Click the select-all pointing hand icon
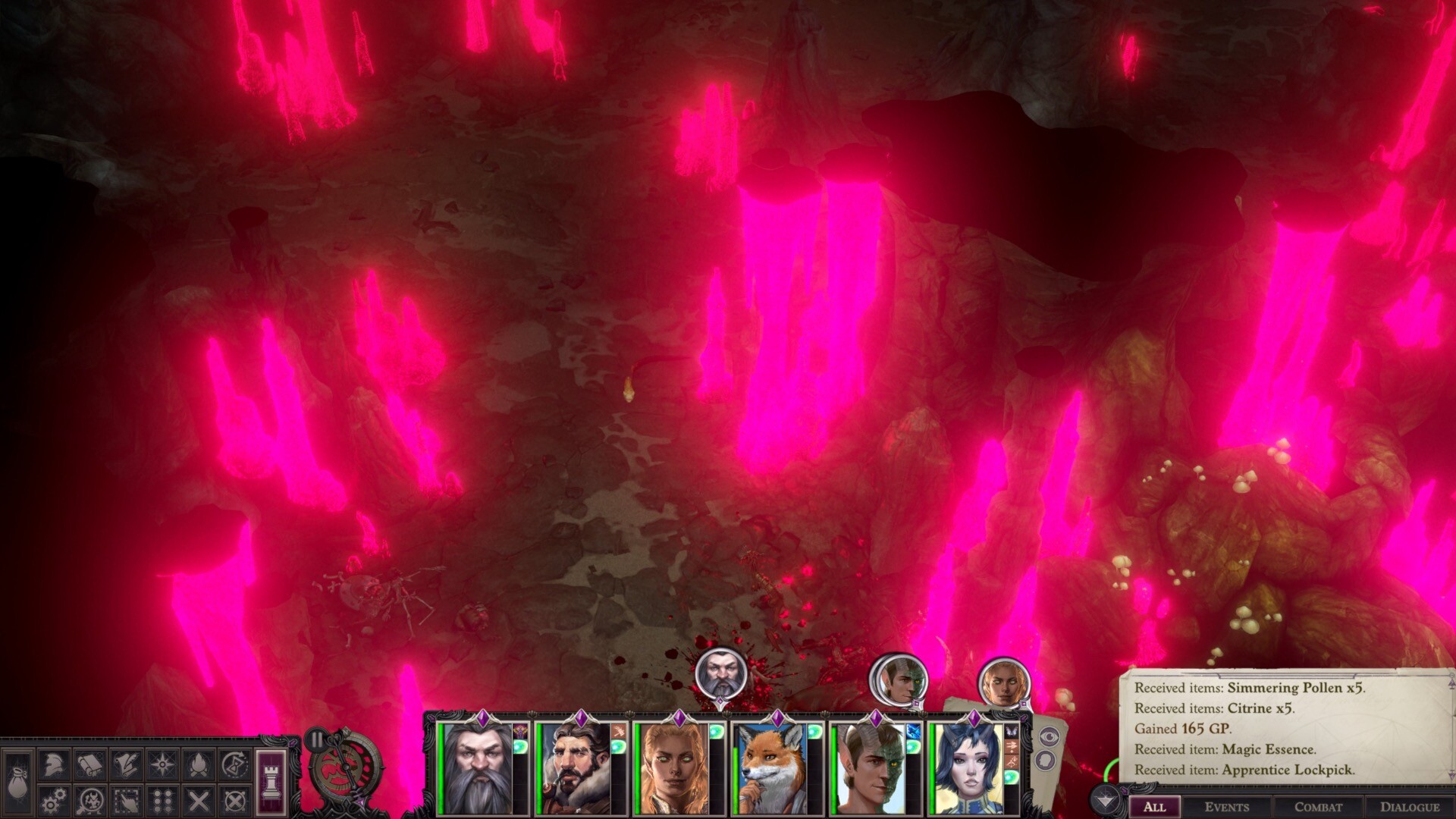Screen dimensions: 1456x819 [x=126, y=801]
